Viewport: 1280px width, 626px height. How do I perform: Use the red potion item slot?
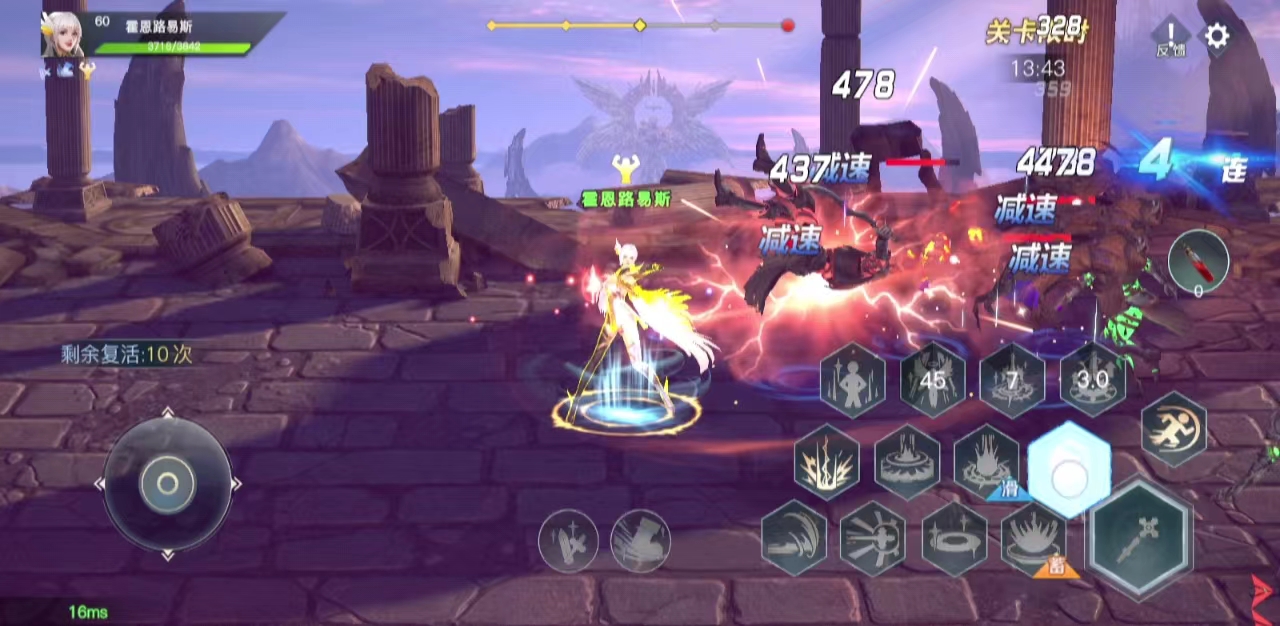[1198, 262]
